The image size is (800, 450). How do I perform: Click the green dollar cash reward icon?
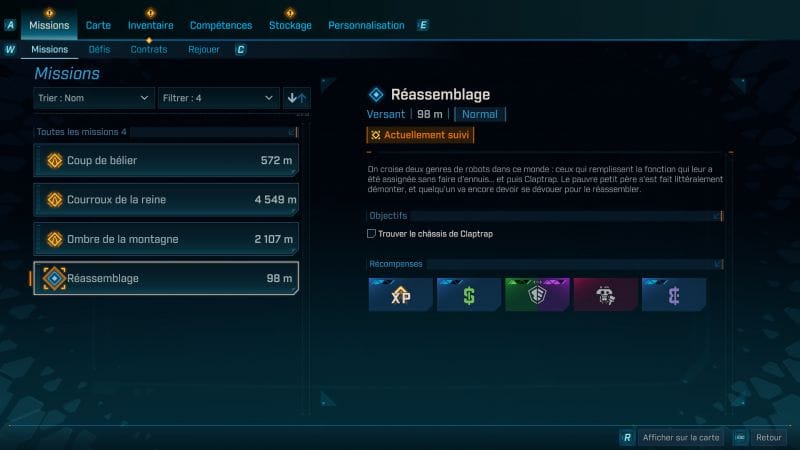point(469,295)
